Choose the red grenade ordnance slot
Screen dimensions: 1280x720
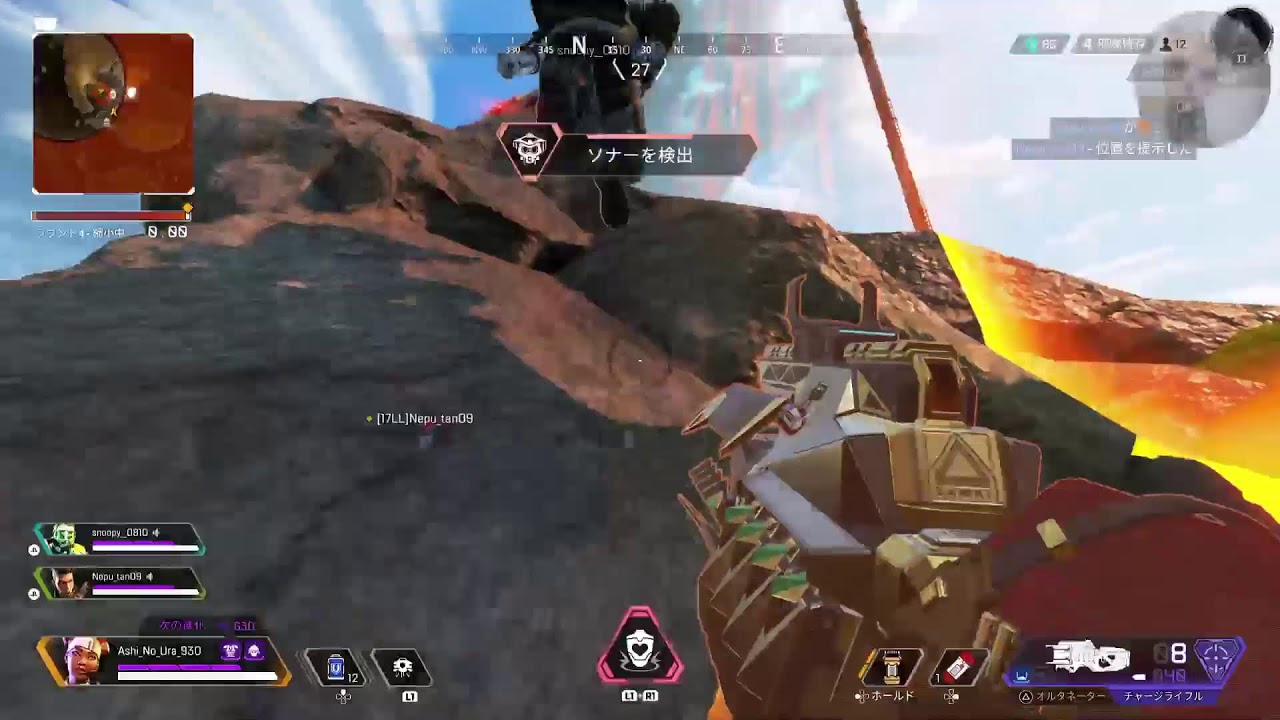pyautogui.click(x=958, y=667)
